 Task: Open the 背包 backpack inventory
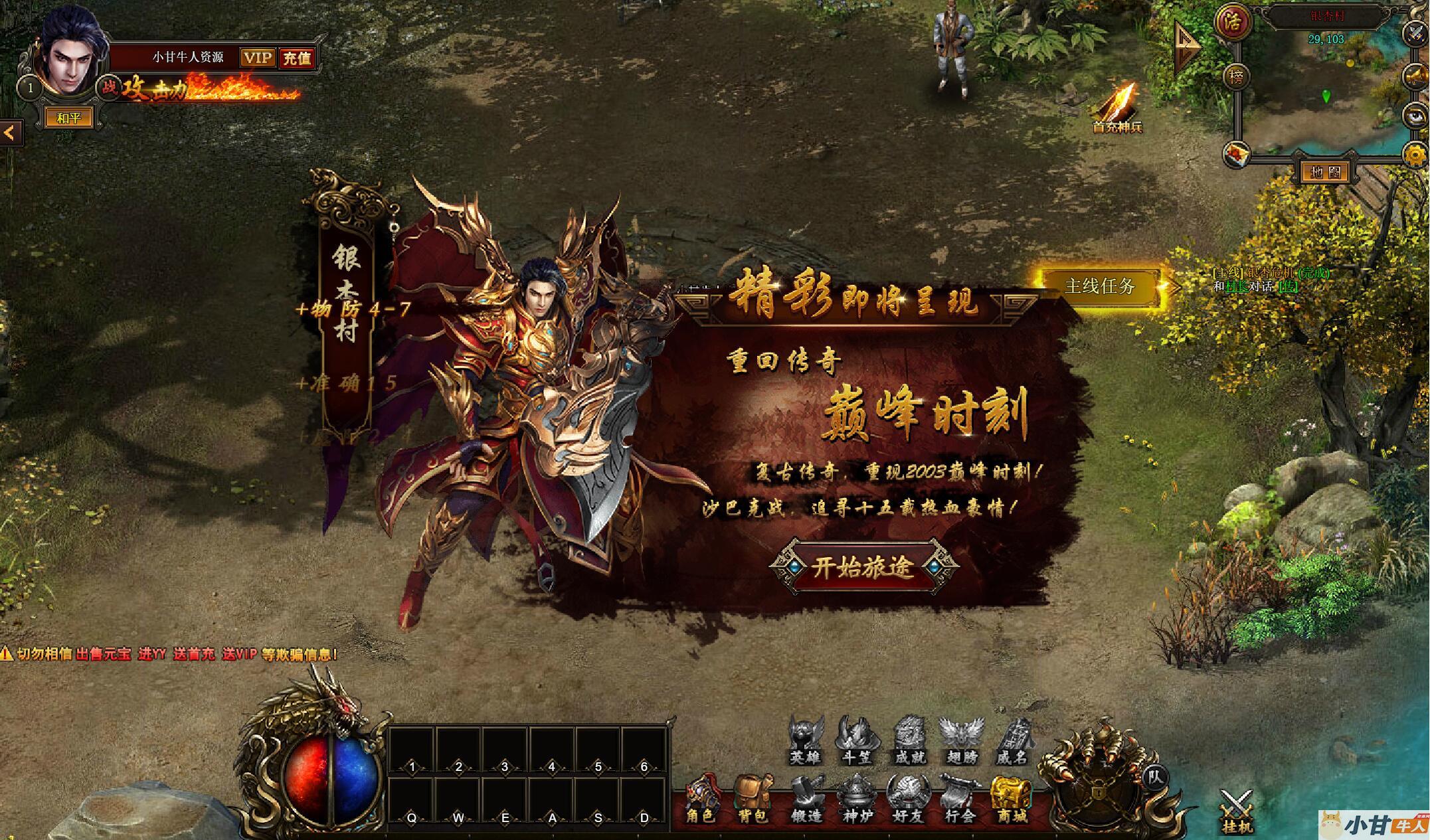coord(753,799)
